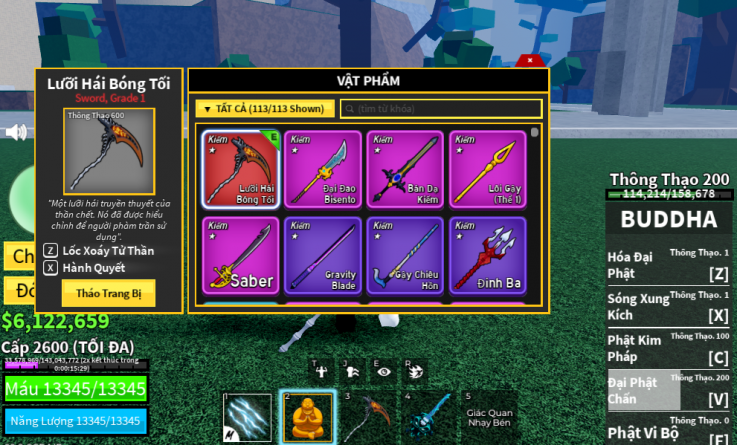Select the Bán Dạ Kiếm sword
737x445 pixels.
coord(404,168)
